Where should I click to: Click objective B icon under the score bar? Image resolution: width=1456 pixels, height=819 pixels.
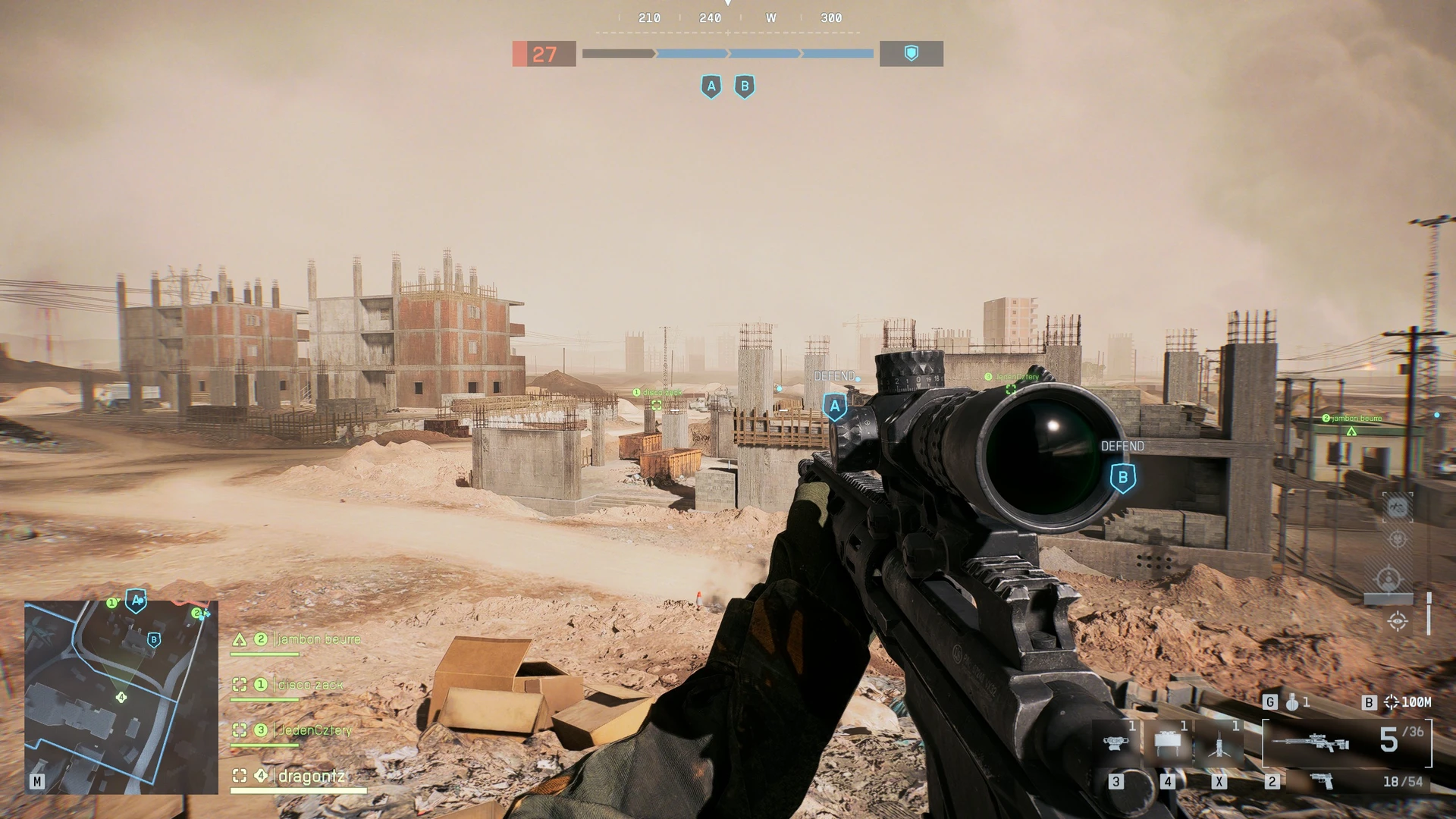point(745,86)
